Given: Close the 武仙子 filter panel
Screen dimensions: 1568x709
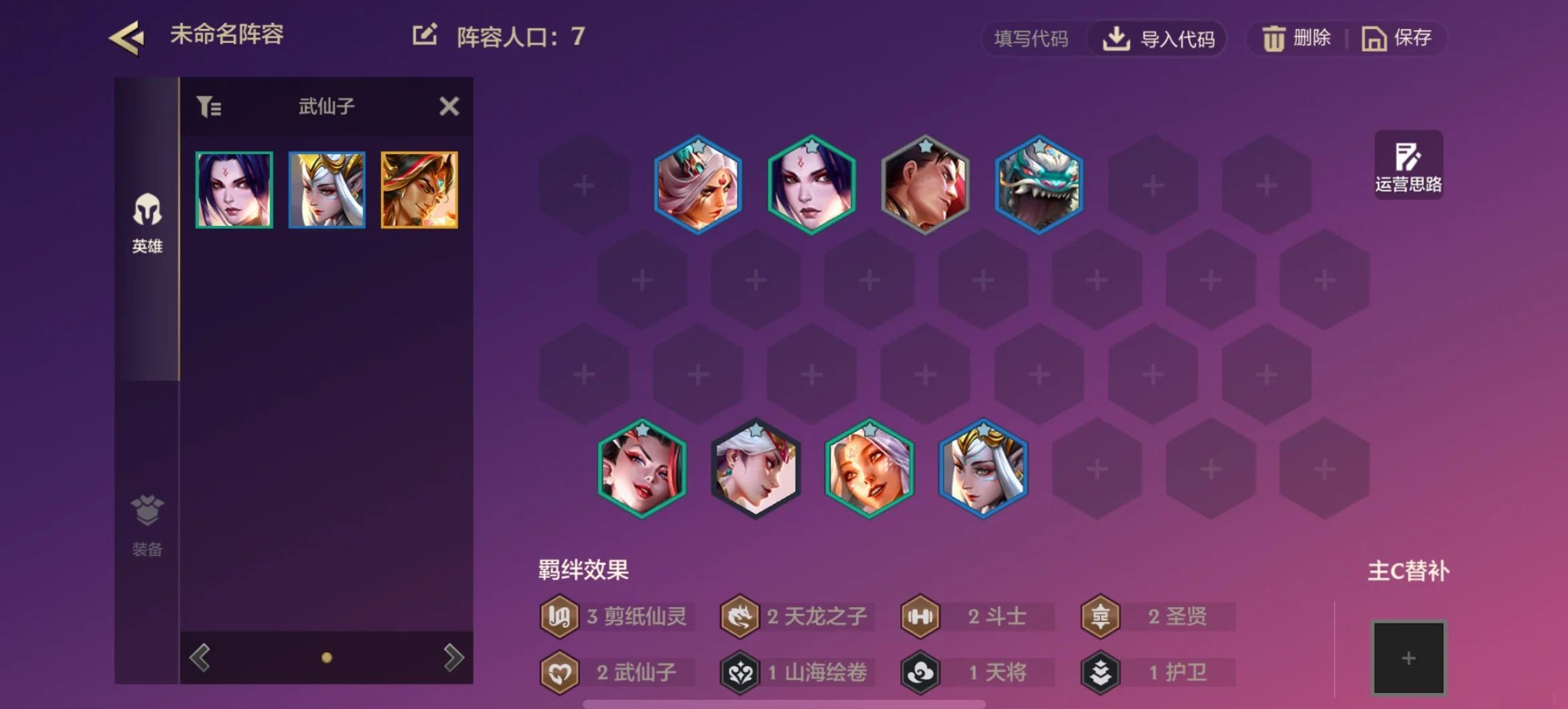Looking at the screenshot, I should point(449,106).
